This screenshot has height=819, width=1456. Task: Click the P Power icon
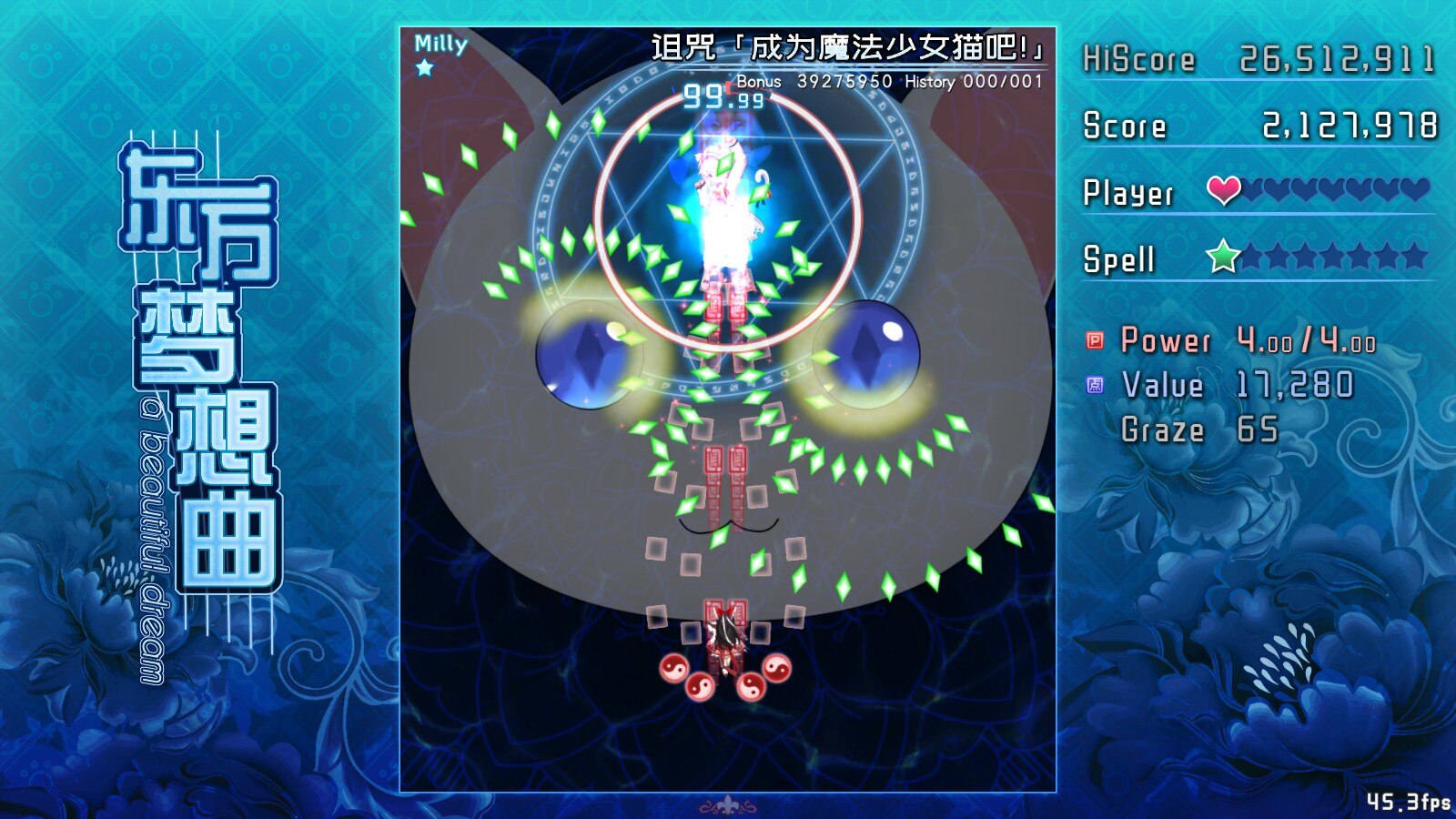tap(1096, 340)
